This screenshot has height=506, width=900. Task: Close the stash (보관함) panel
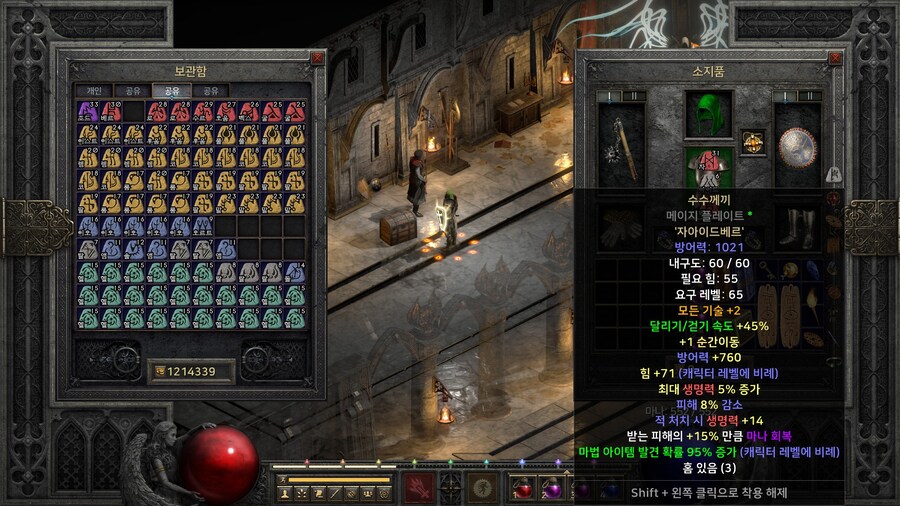click(x=317, y=58)
